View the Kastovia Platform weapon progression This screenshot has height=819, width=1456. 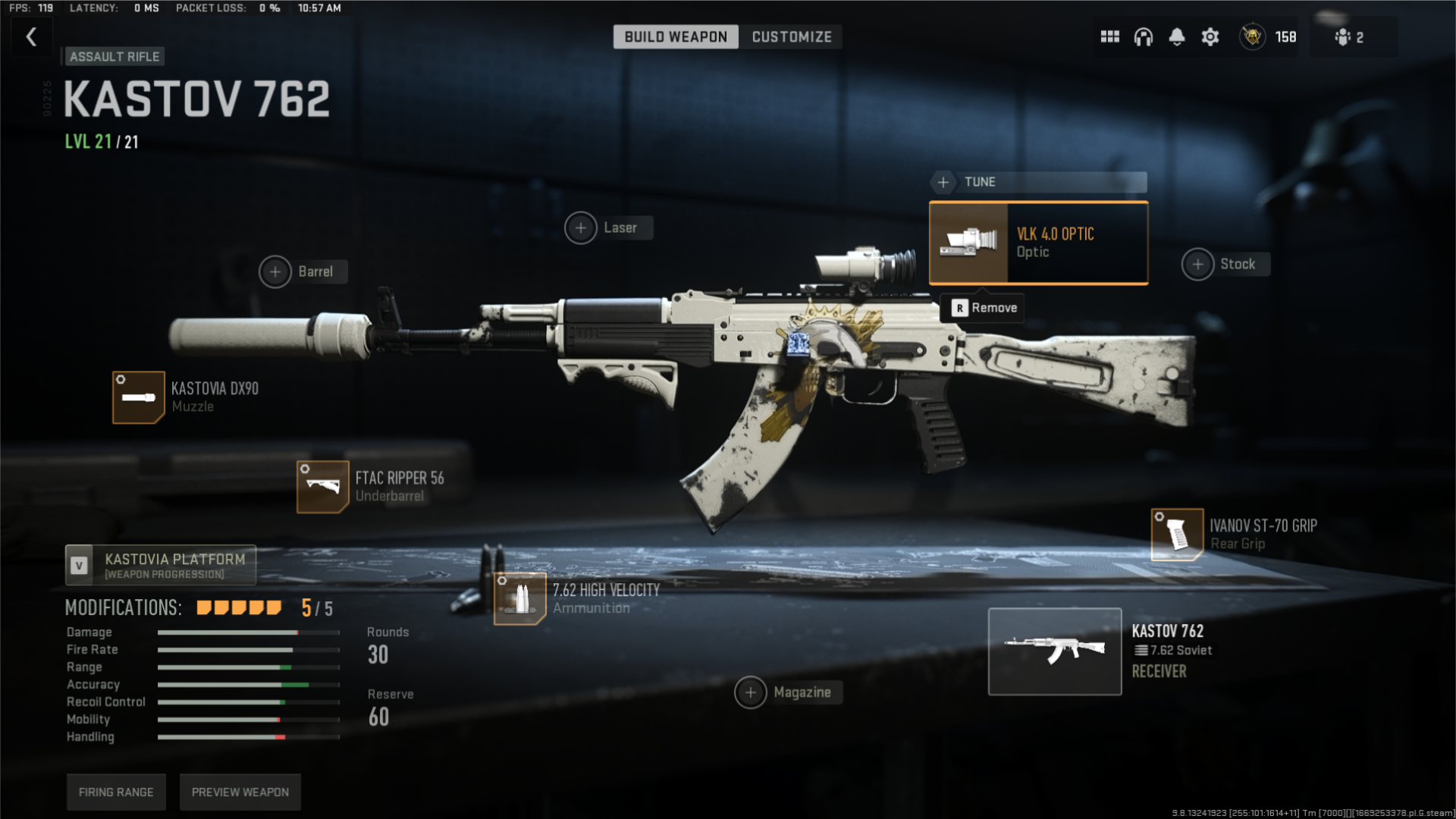pyautogui.click(x=160, y=565)
